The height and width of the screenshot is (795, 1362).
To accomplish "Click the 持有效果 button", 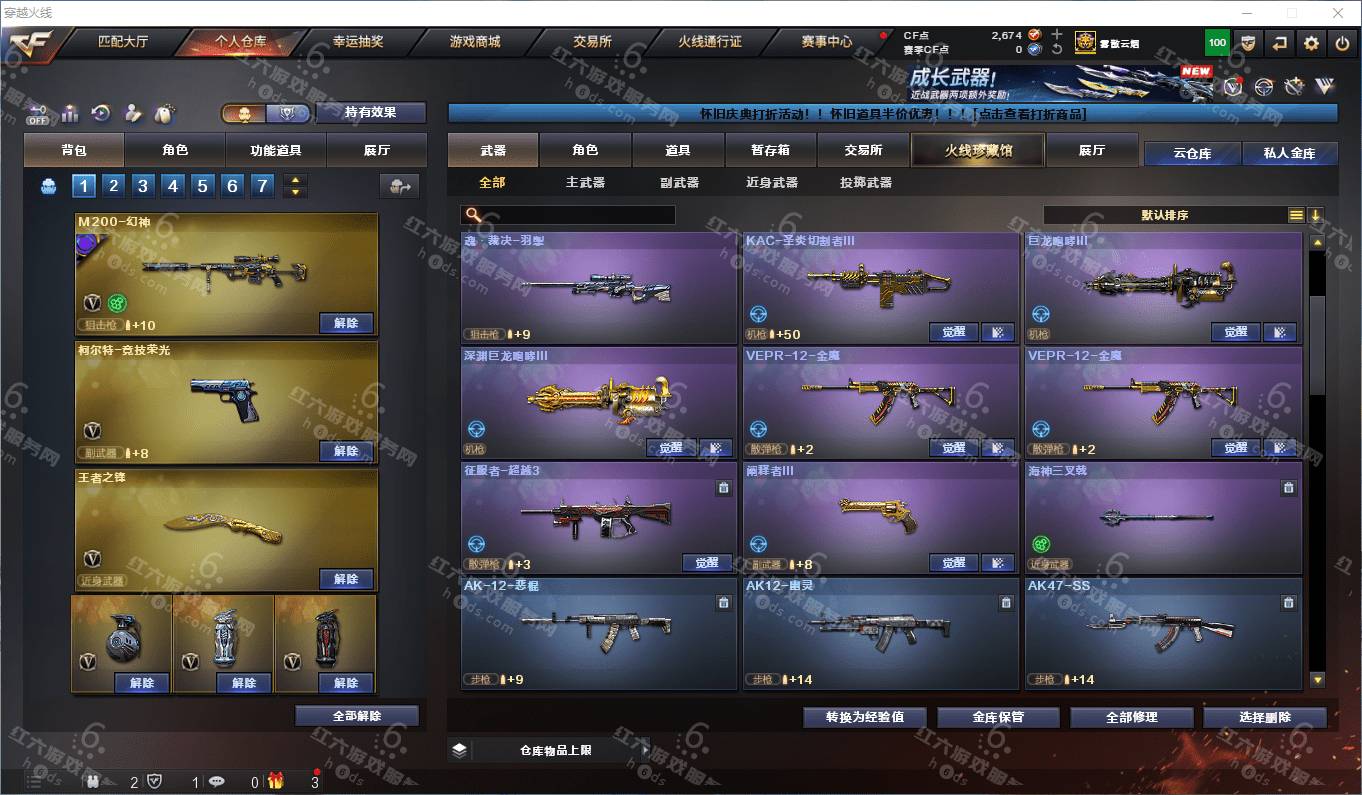I will pyautogui.click(x=370, y=113).
